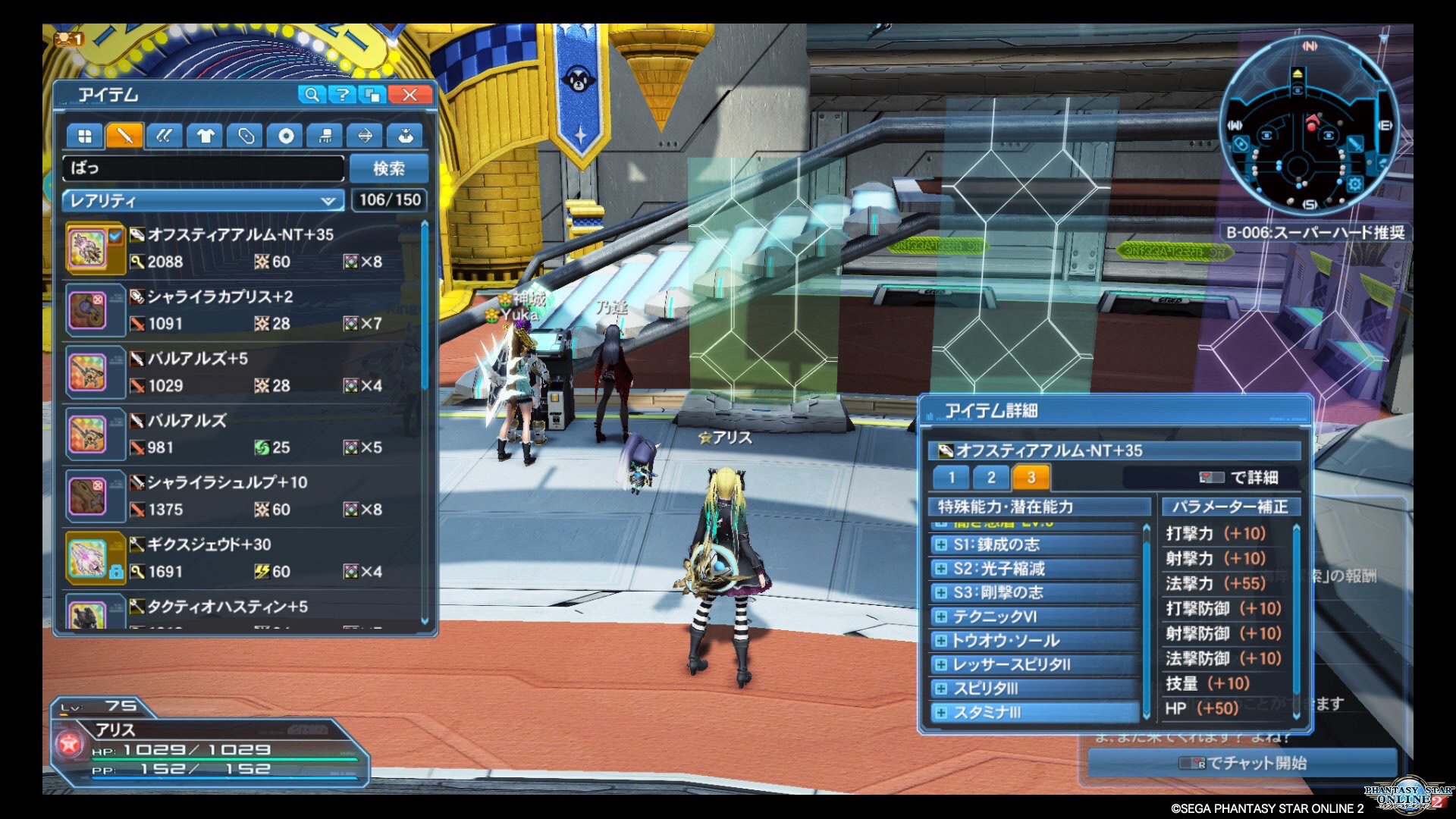Expand the S1:錬成の志 ability entry

942,544
